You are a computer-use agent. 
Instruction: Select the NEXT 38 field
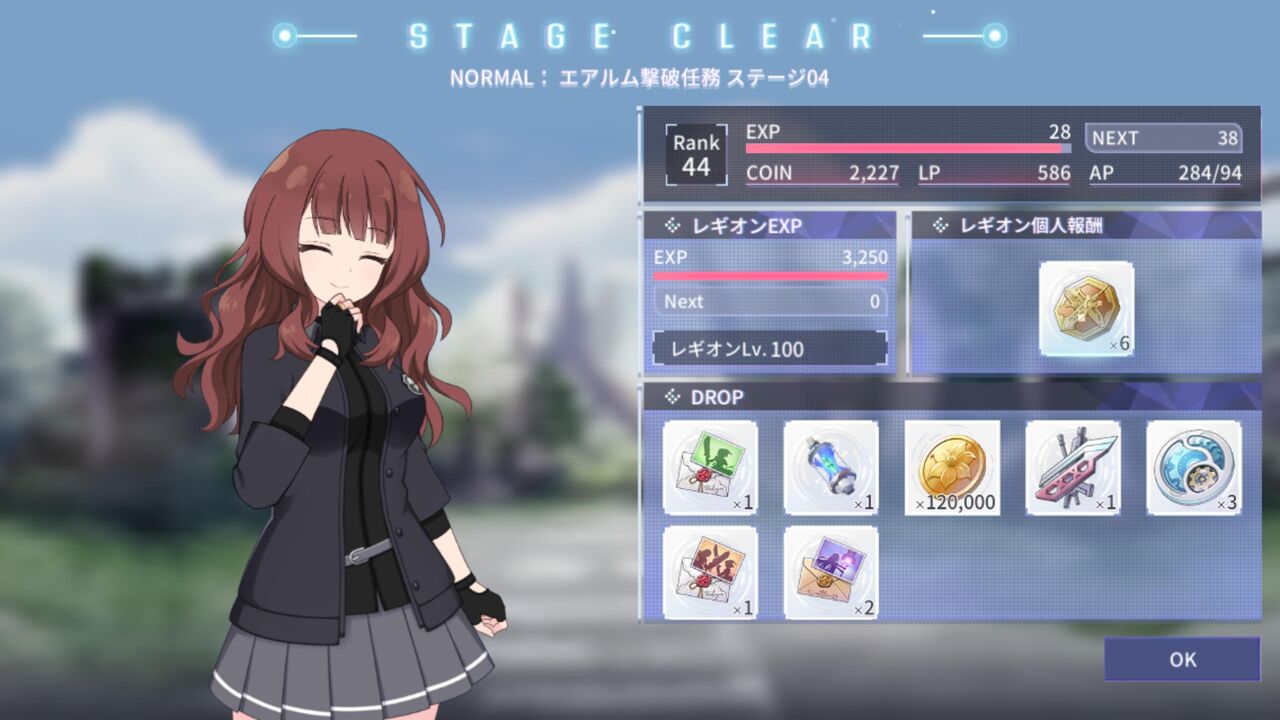click(x=1163, y=138)
